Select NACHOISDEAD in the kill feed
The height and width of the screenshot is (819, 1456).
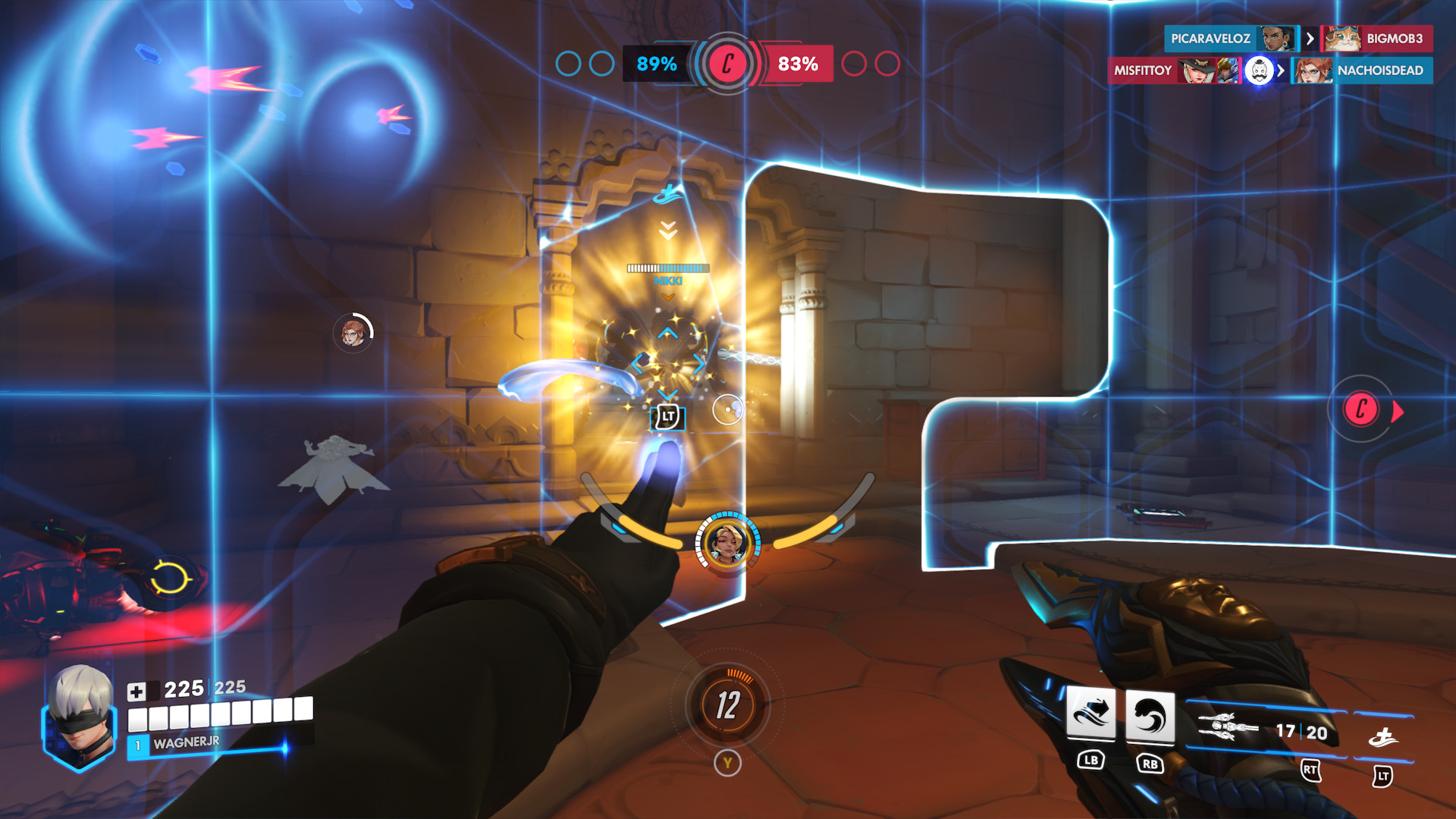click(x=1379, y=71)
